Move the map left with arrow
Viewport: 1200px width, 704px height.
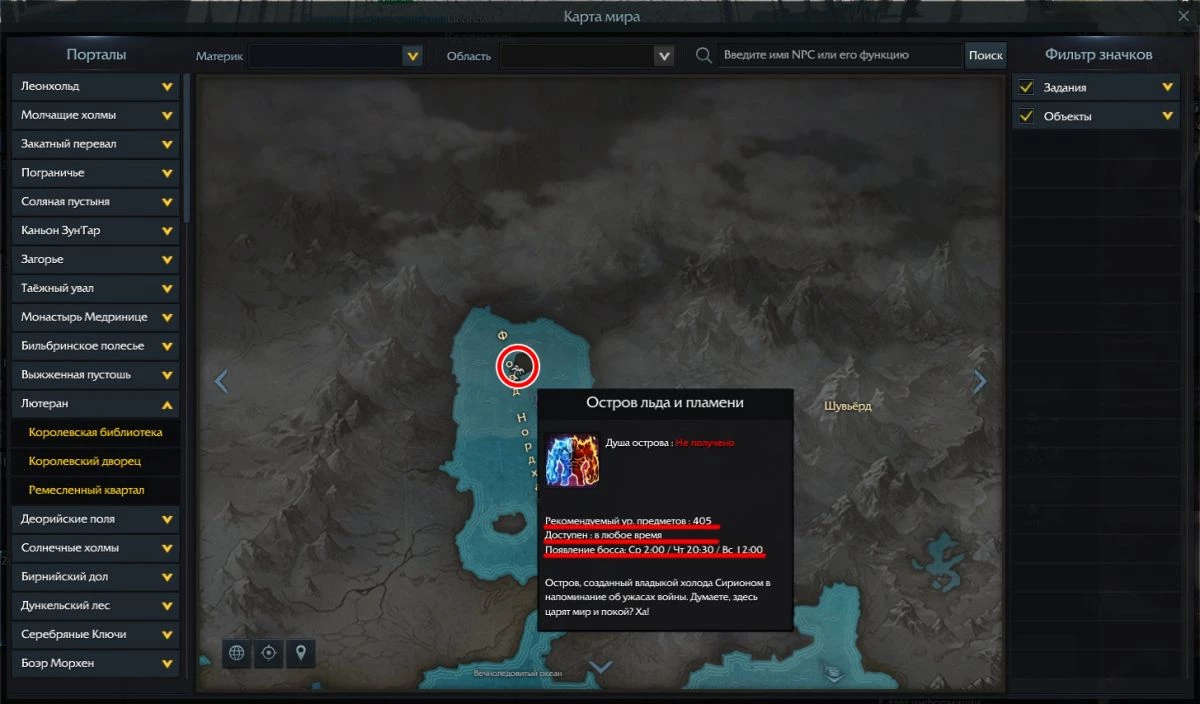pyautogui.click(x=222, y=381)
